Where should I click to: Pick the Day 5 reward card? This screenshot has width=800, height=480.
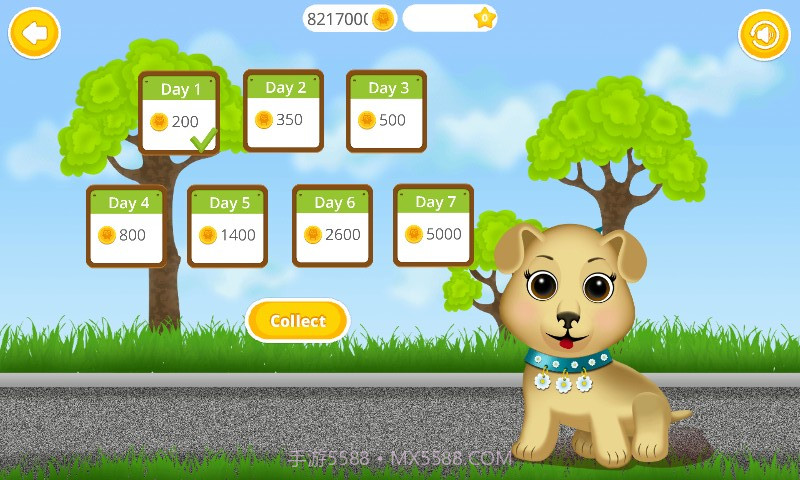(x=228, y=226)
